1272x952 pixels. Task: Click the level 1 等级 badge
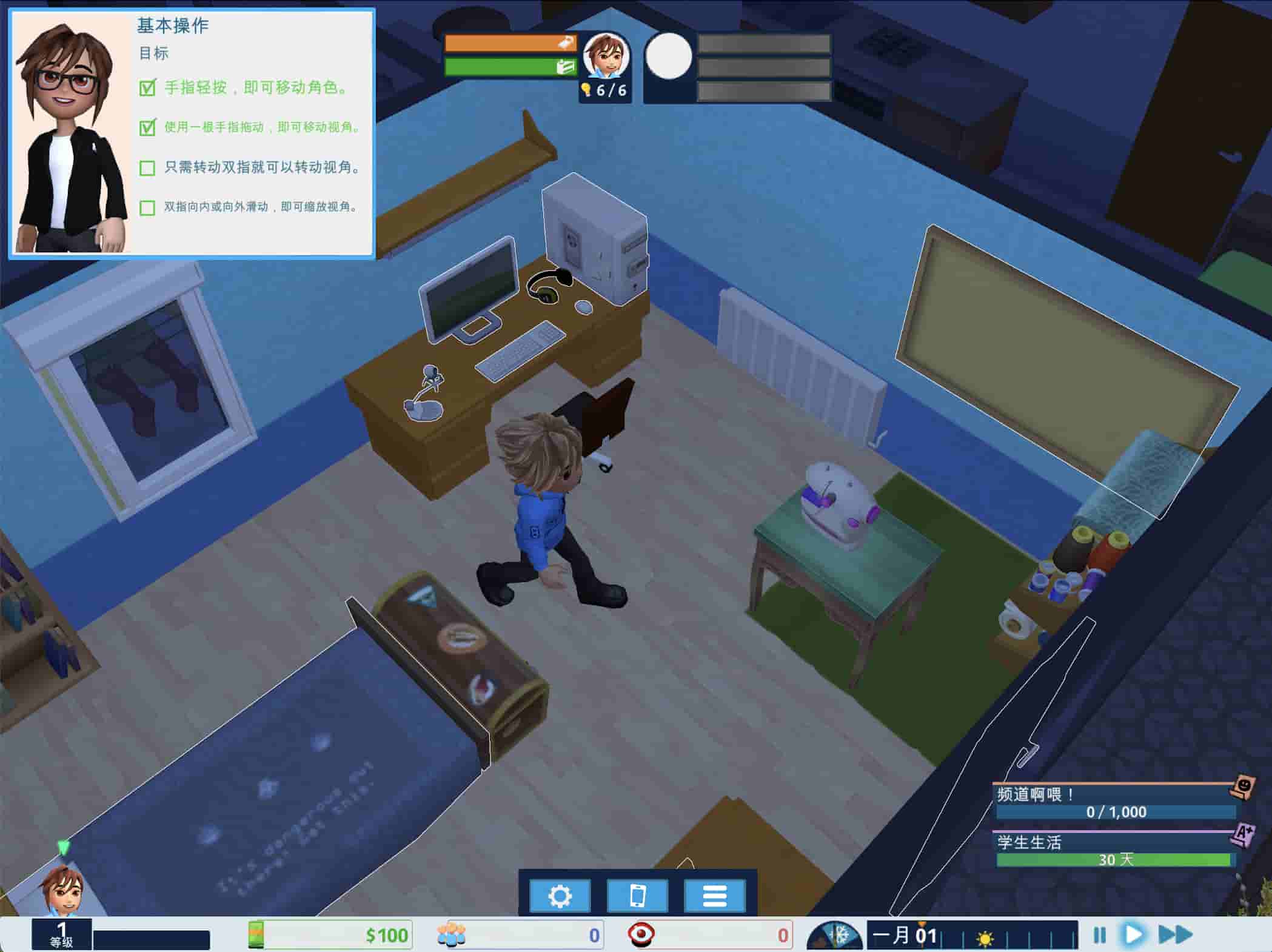tap(61, 934)
